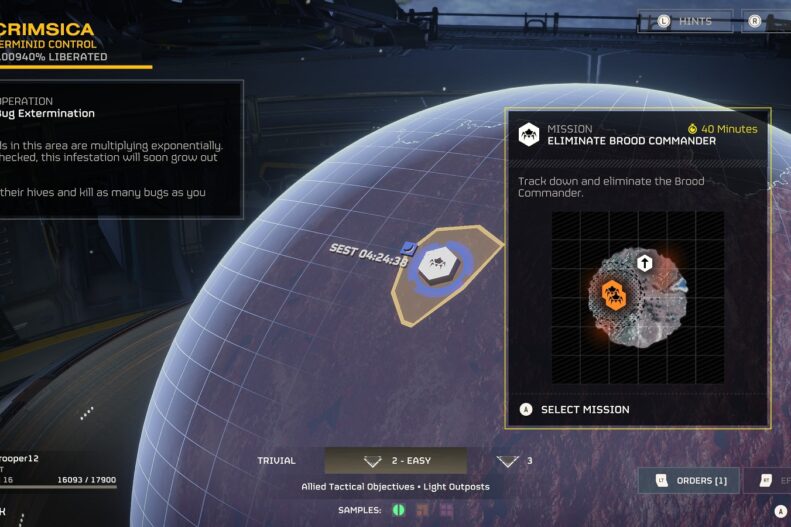
Task: Click the white arrow extraction marker
Action: (645, 263)
